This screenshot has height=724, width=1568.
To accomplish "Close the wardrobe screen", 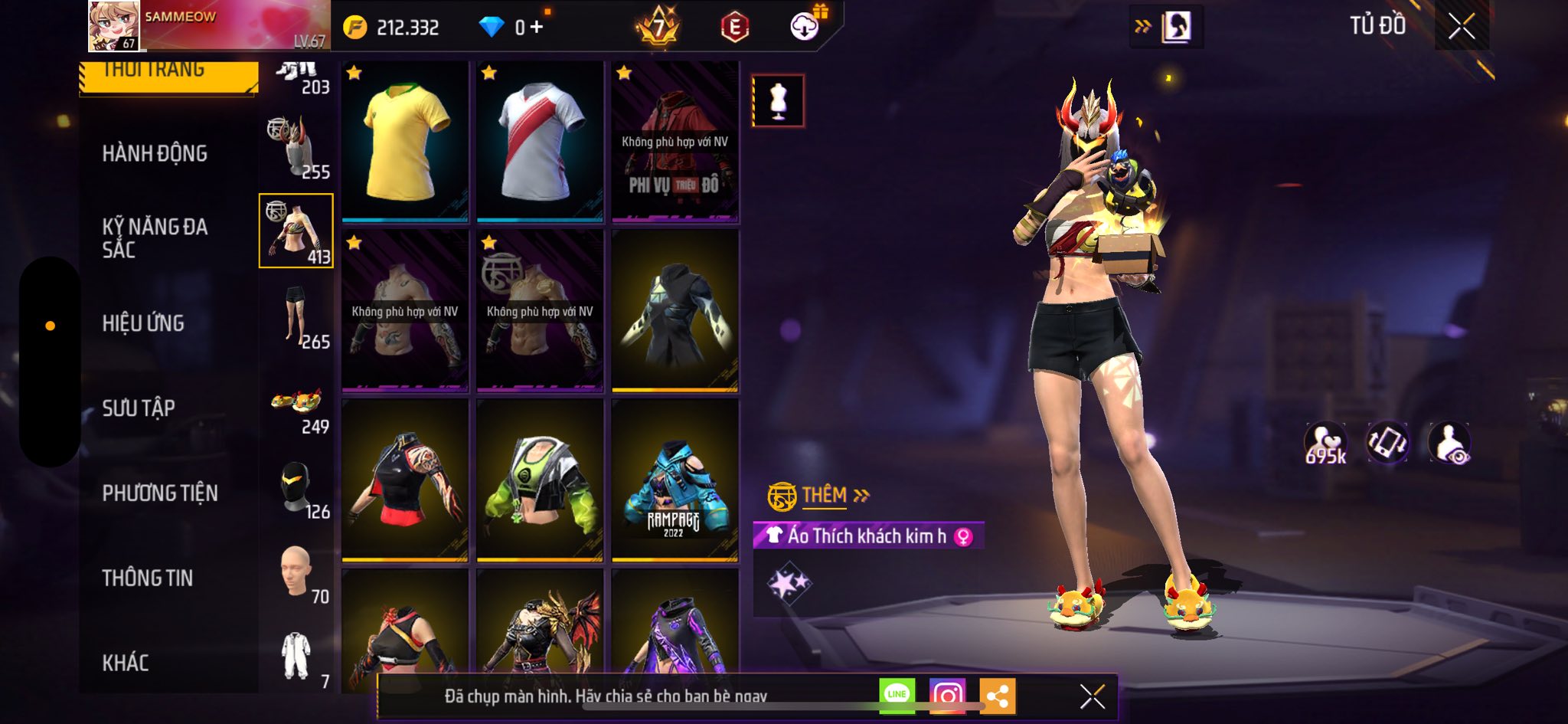I will tap(1461, 27).
